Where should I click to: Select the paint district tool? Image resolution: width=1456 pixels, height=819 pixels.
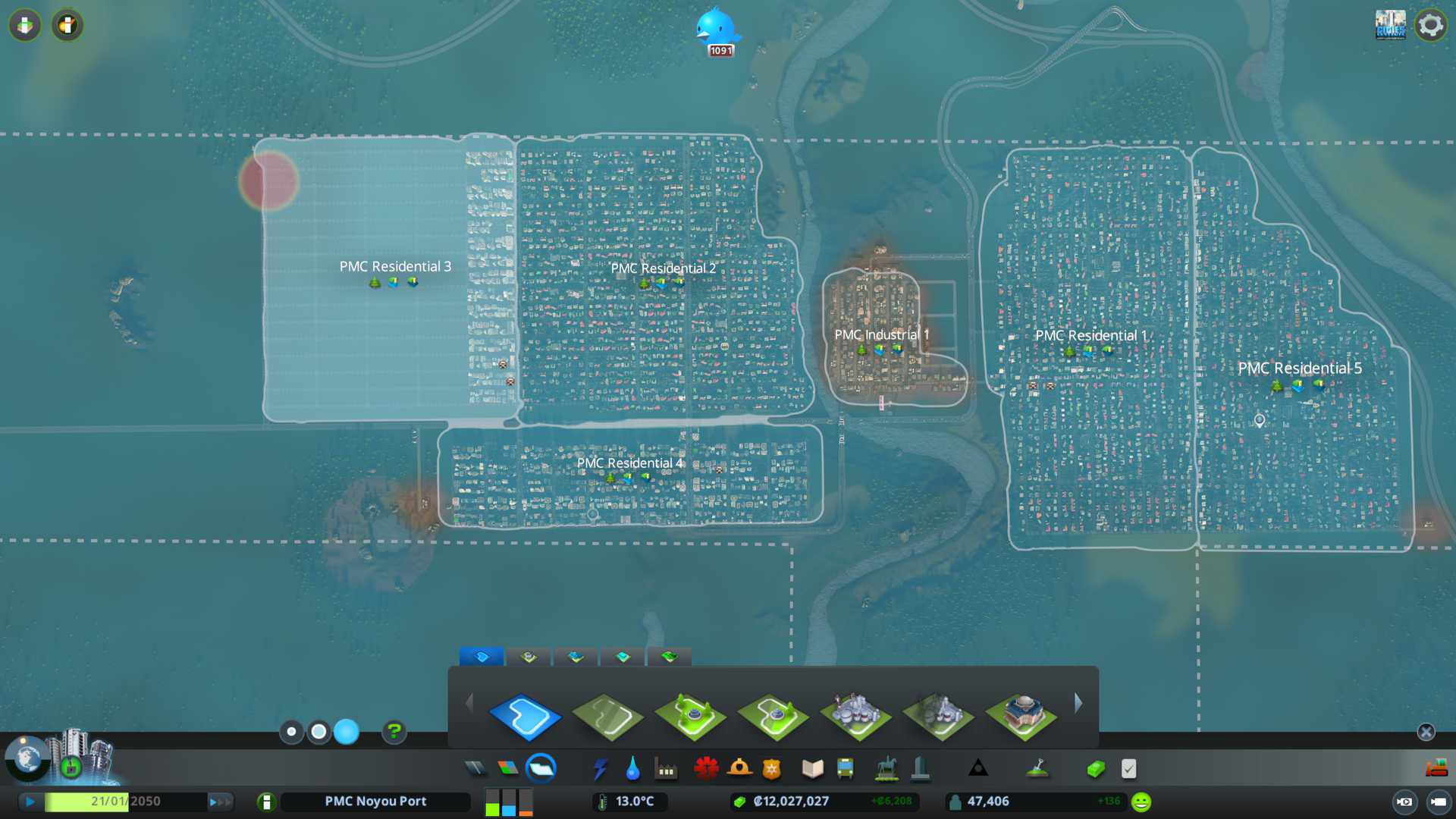point(525,716)
